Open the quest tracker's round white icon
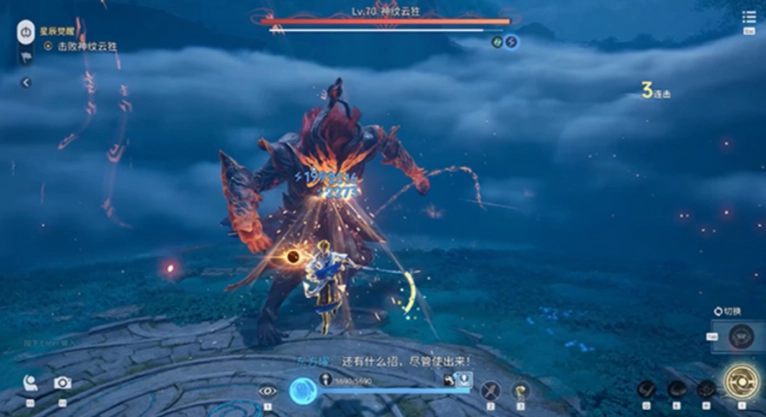This screenshot has height=417, width=766. coord(25,33)
